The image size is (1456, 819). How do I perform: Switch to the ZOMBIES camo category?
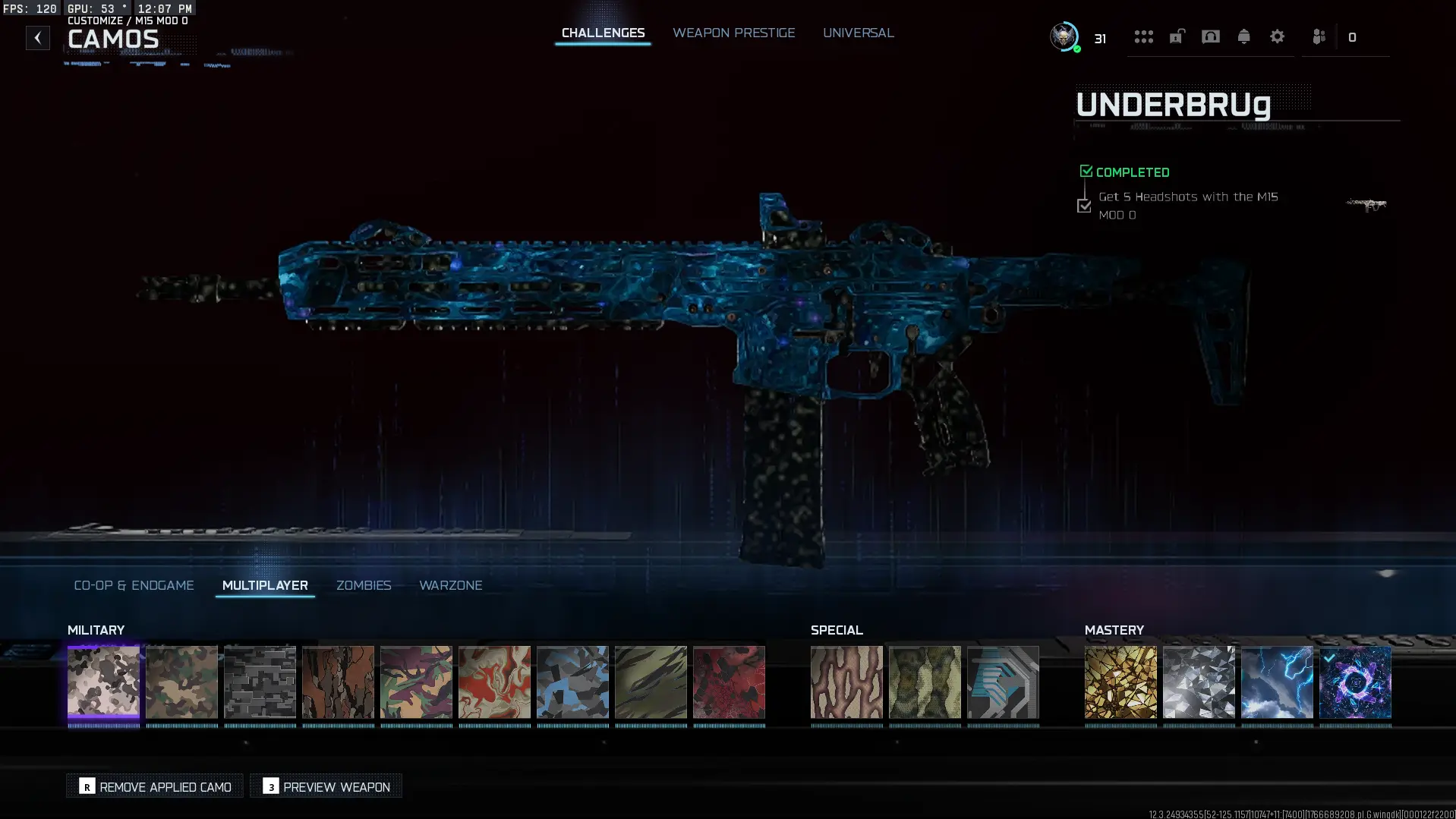coord(364,585)
